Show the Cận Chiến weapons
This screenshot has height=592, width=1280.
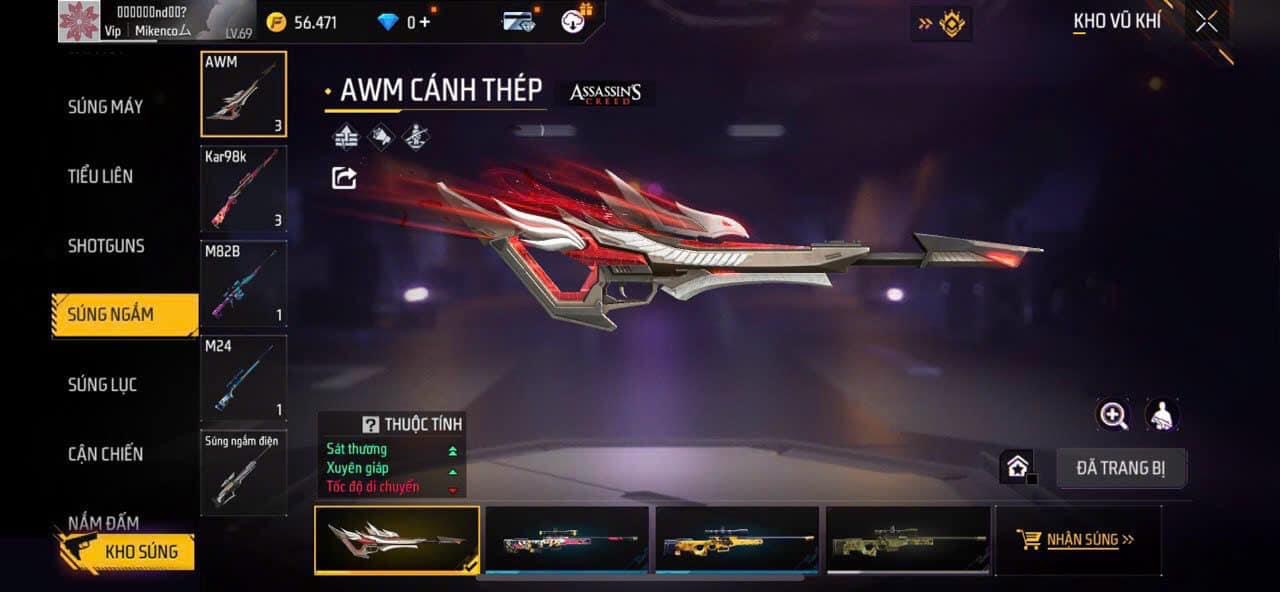tap(105, 454)
